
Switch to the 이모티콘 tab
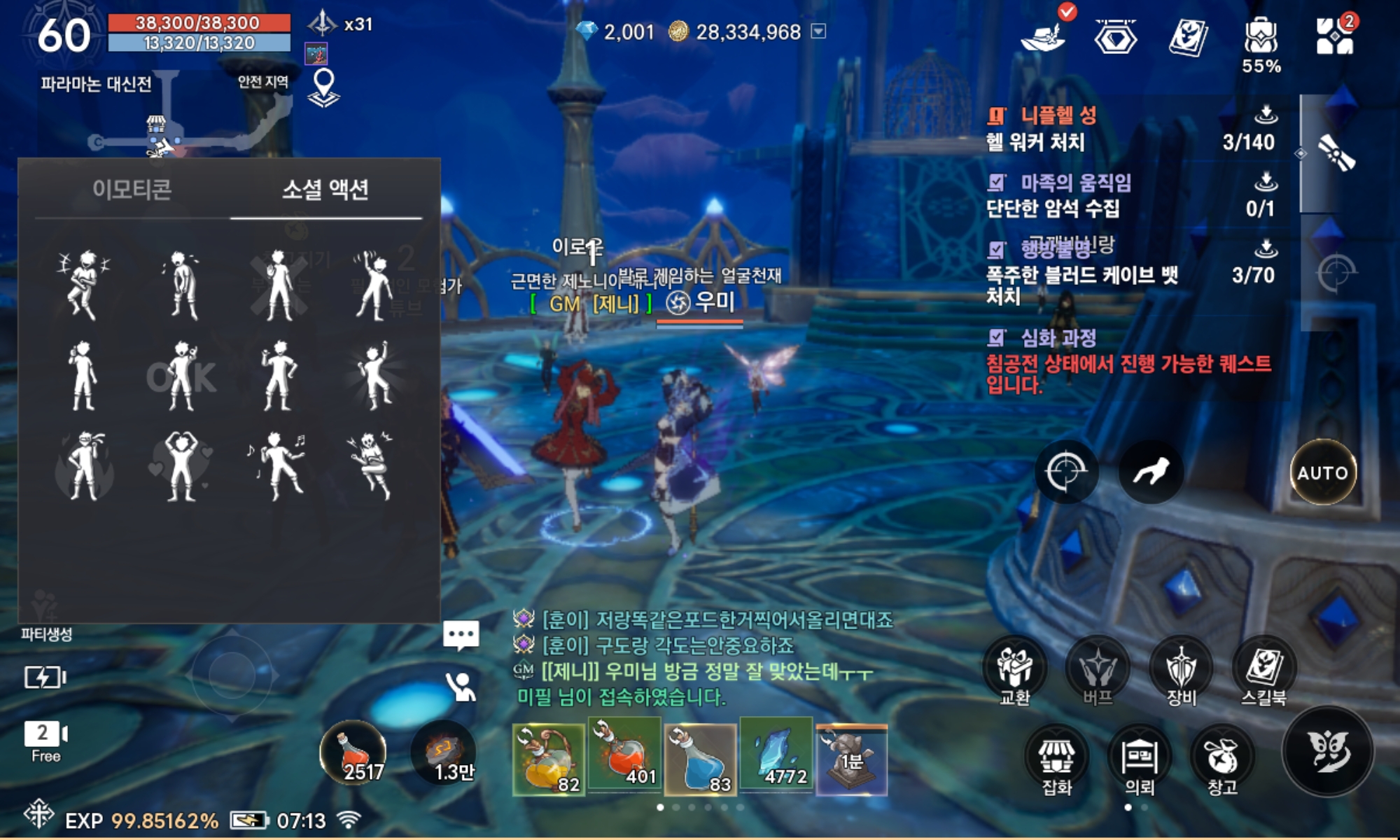tap(132, 190)
